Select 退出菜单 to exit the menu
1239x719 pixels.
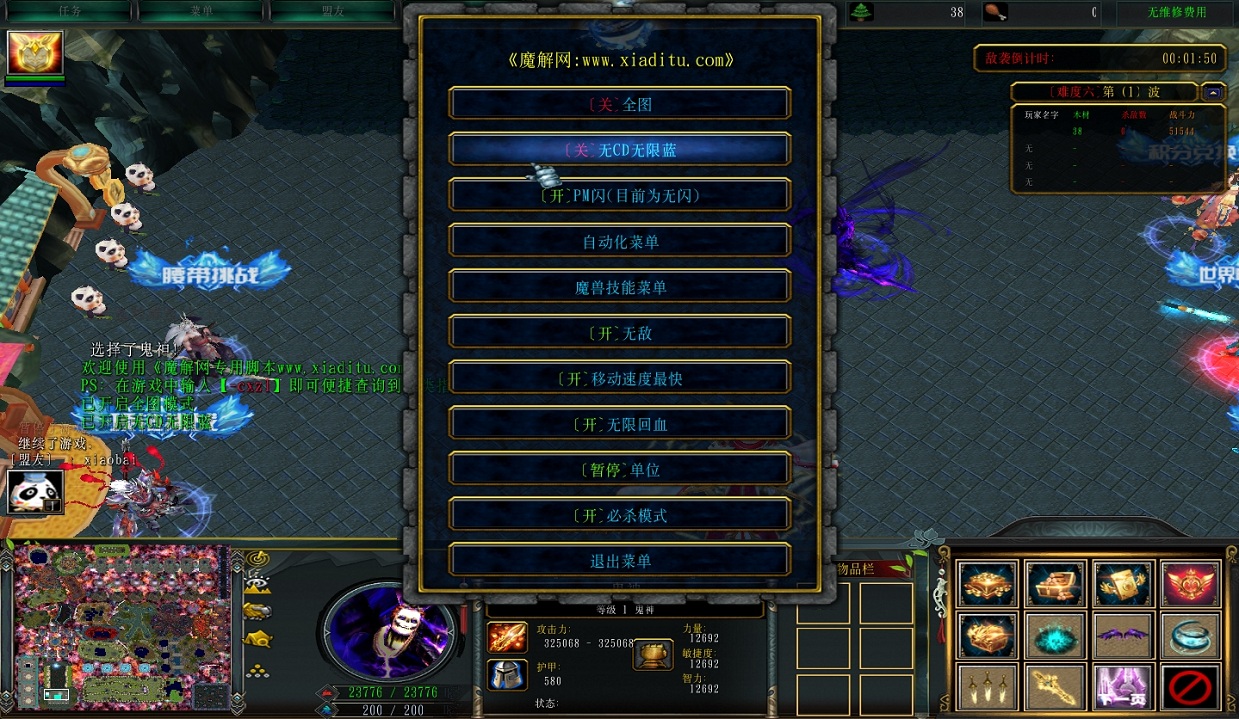coord(620,561)
